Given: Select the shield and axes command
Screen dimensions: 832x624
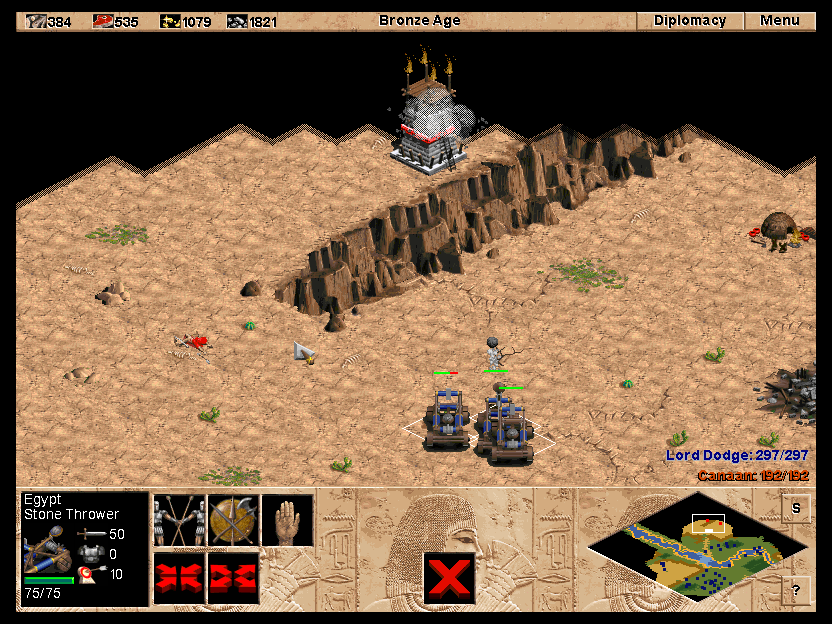Looking at the screenshot, I should pos(233,520).
